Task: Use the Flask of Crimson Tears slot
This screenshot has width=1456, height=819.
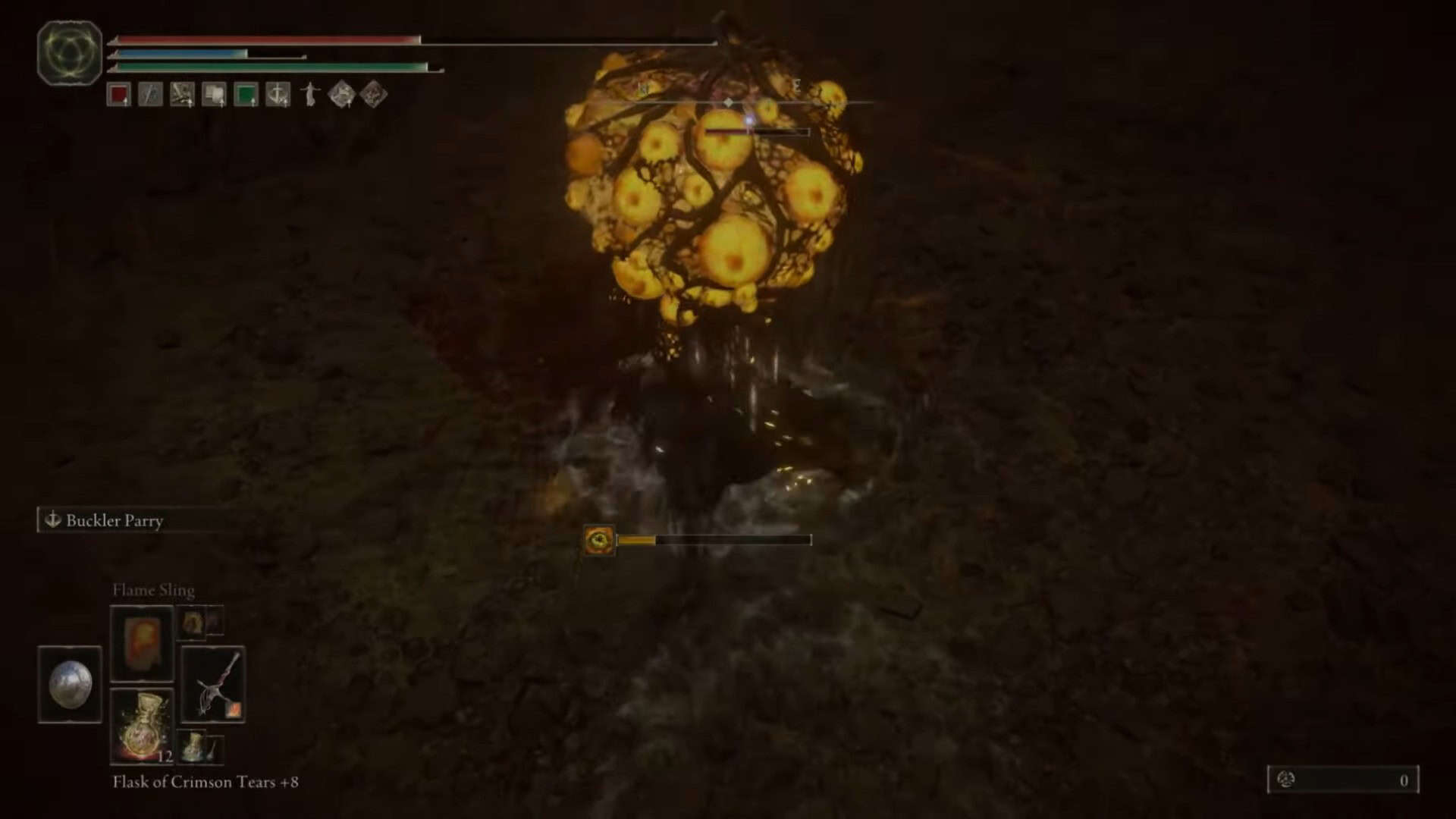Action: [142, 726]
